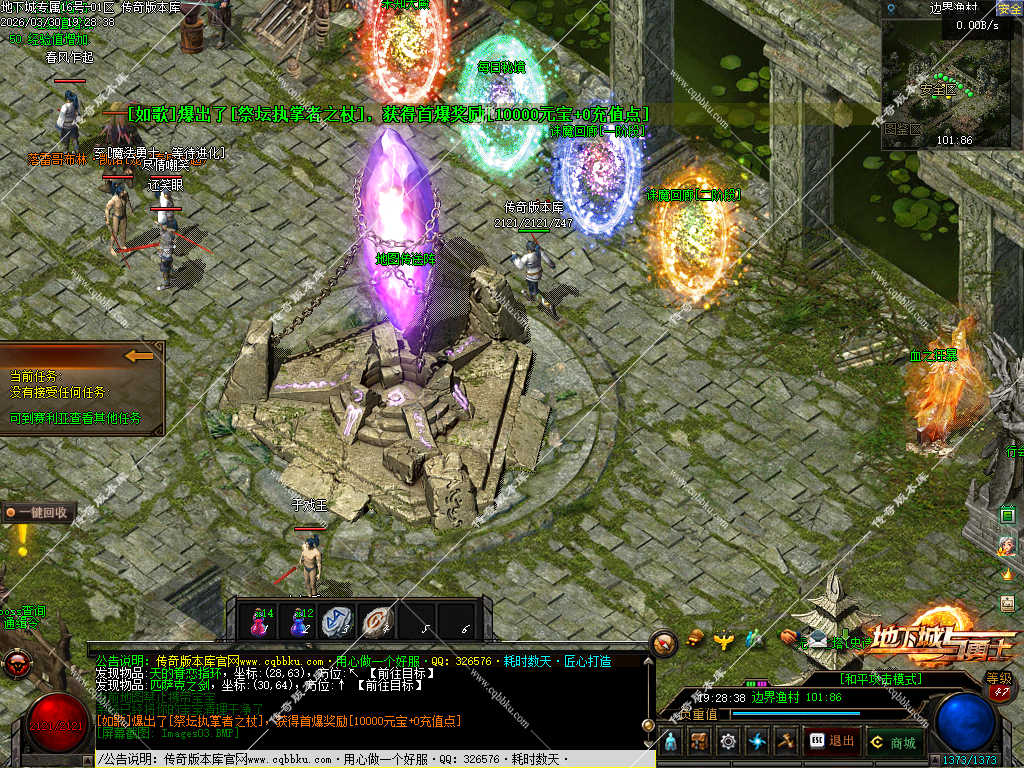Collapse the quest panel with the orange arrow
Screen dimensions: 1024x768
(x=140, y=355)
